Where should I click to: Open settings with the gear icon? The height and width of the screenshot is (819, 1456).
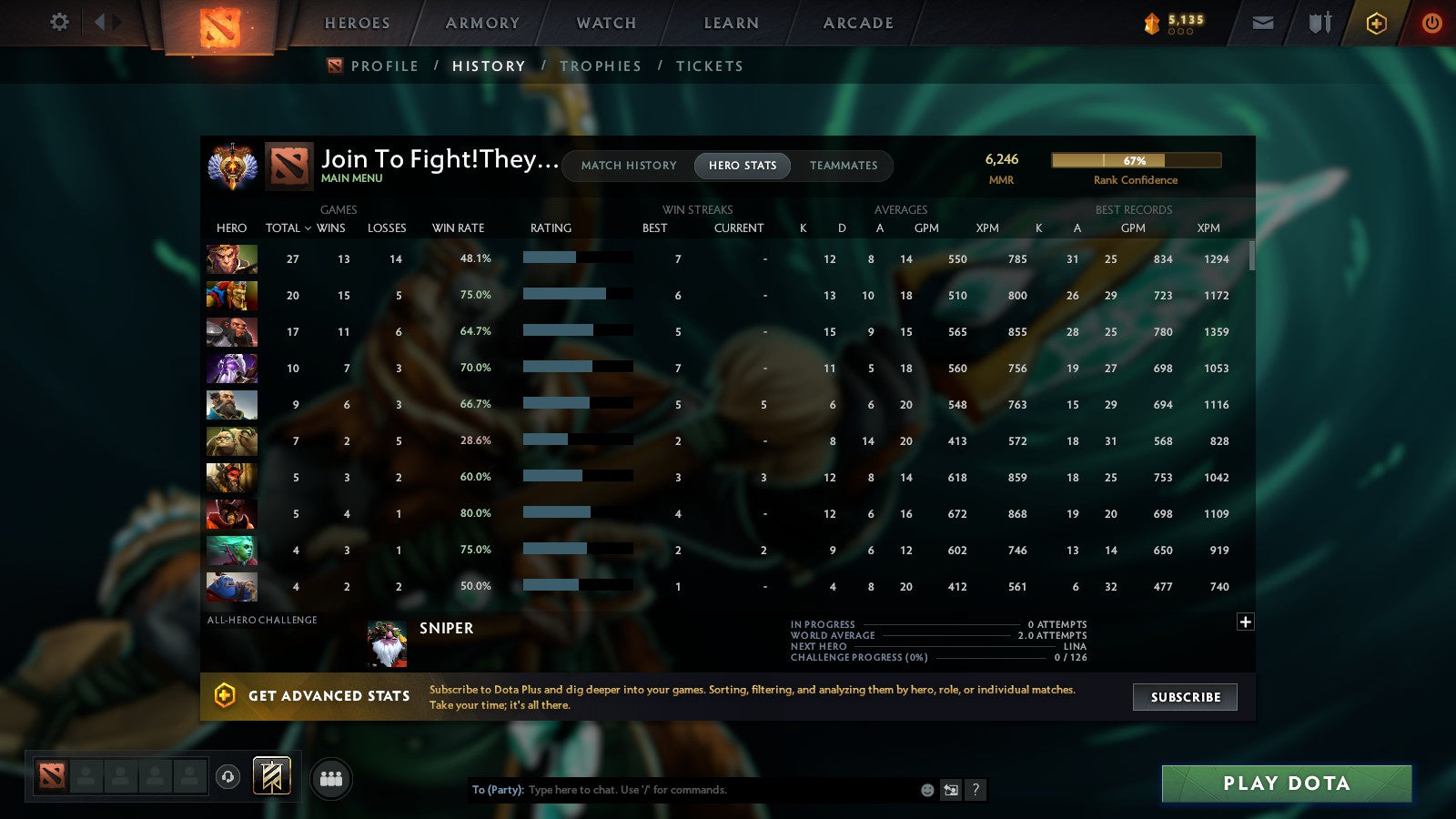coord(58,23)
